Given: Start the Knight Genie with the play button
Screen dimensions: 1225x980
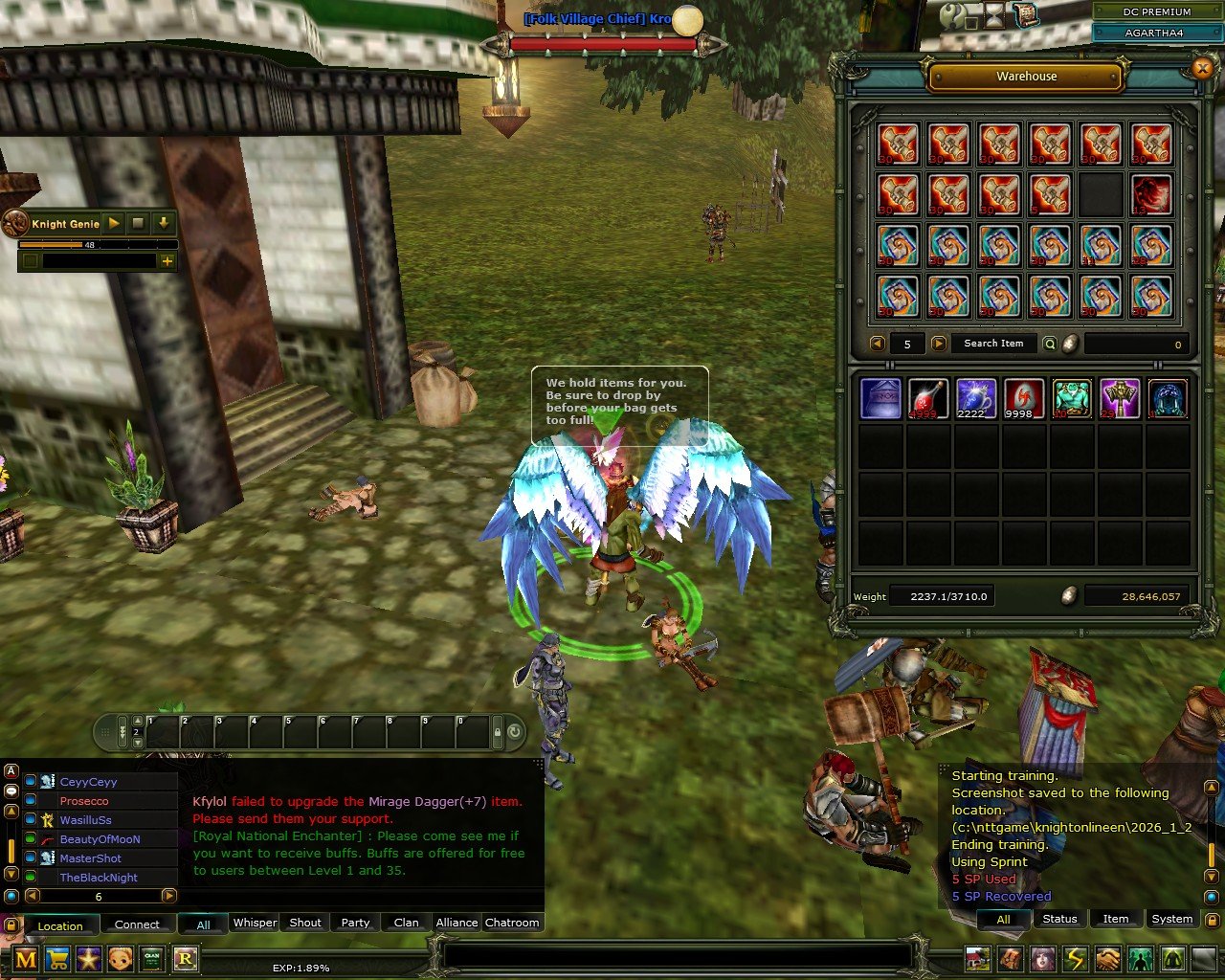Looking at the screenshot, I should [x=114, y=223].
